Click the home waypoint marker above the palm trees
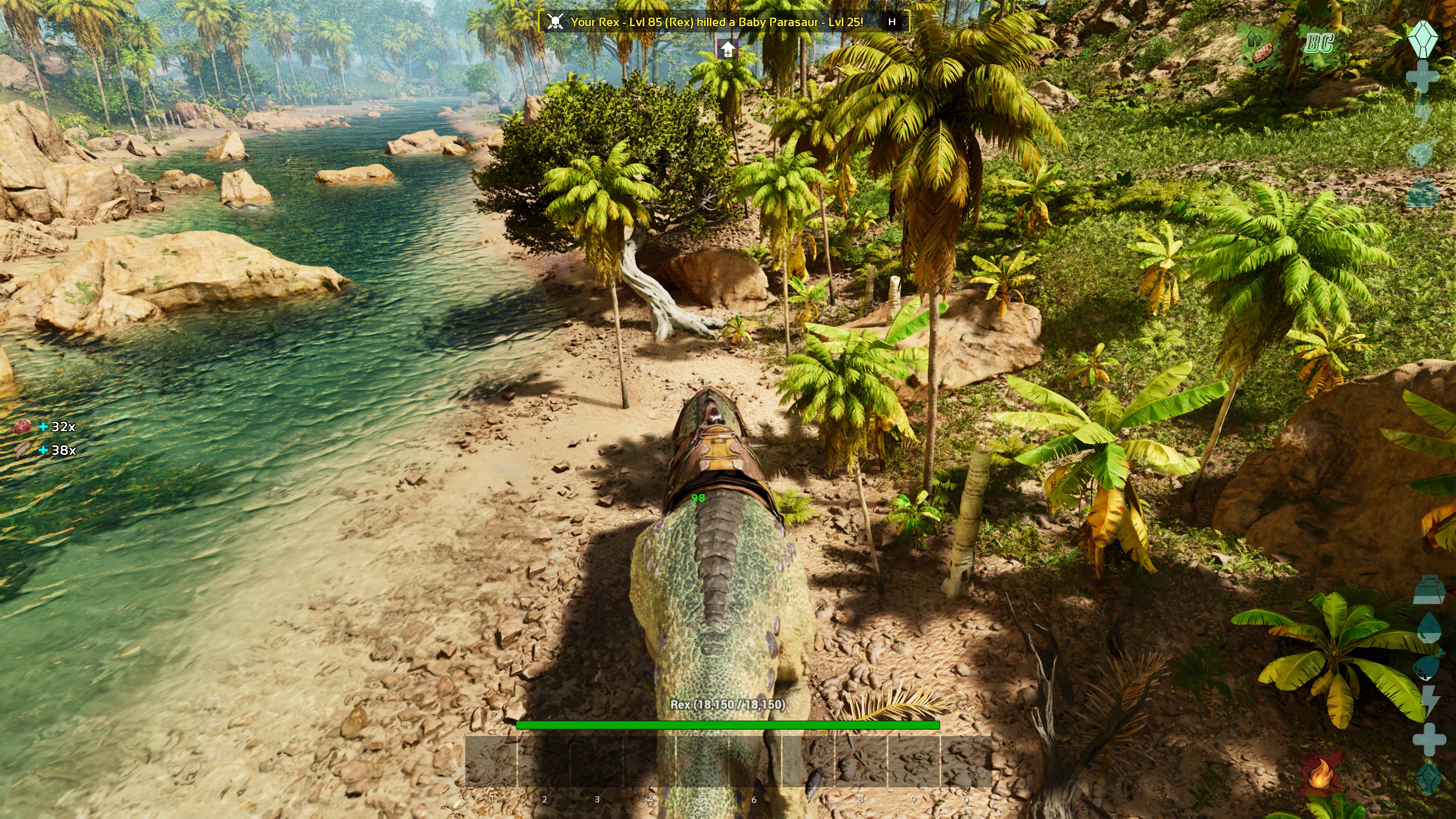 point(726,51)
